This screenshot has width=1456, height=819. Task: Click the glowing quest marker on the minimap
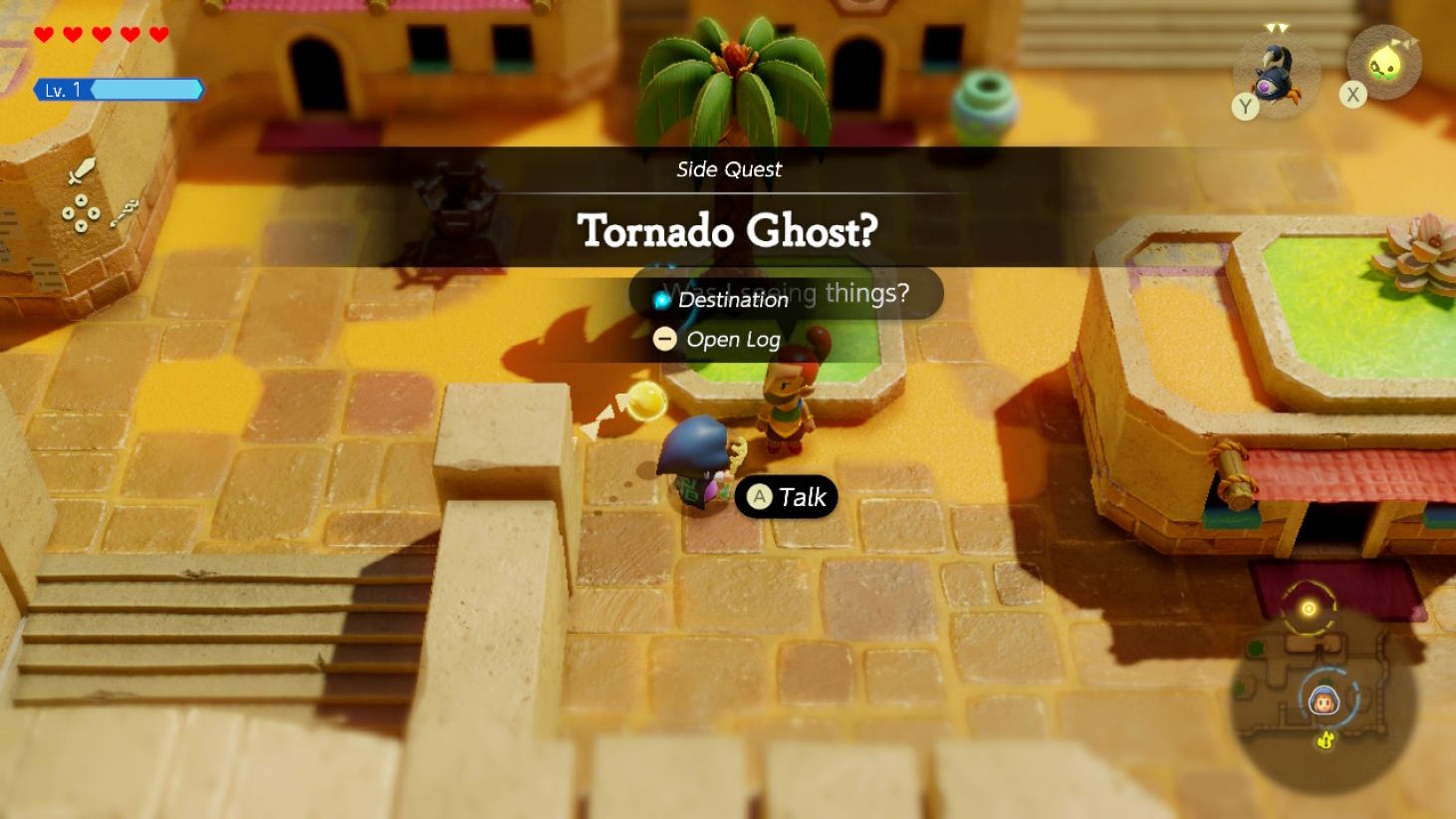click(1307, 607)
